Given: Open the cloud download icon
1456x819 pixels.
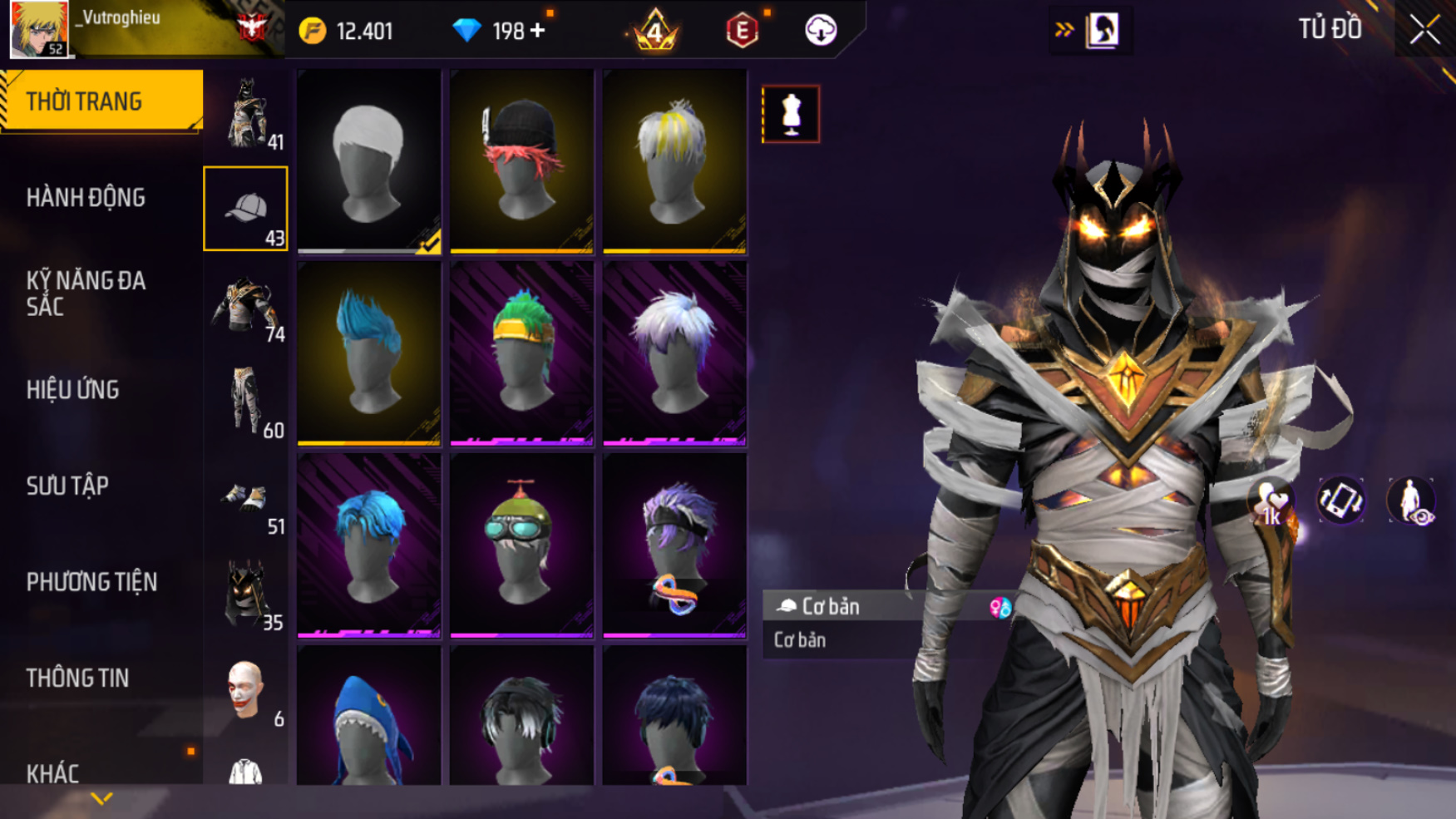Looking at the screenshot, I should [821, 31].
